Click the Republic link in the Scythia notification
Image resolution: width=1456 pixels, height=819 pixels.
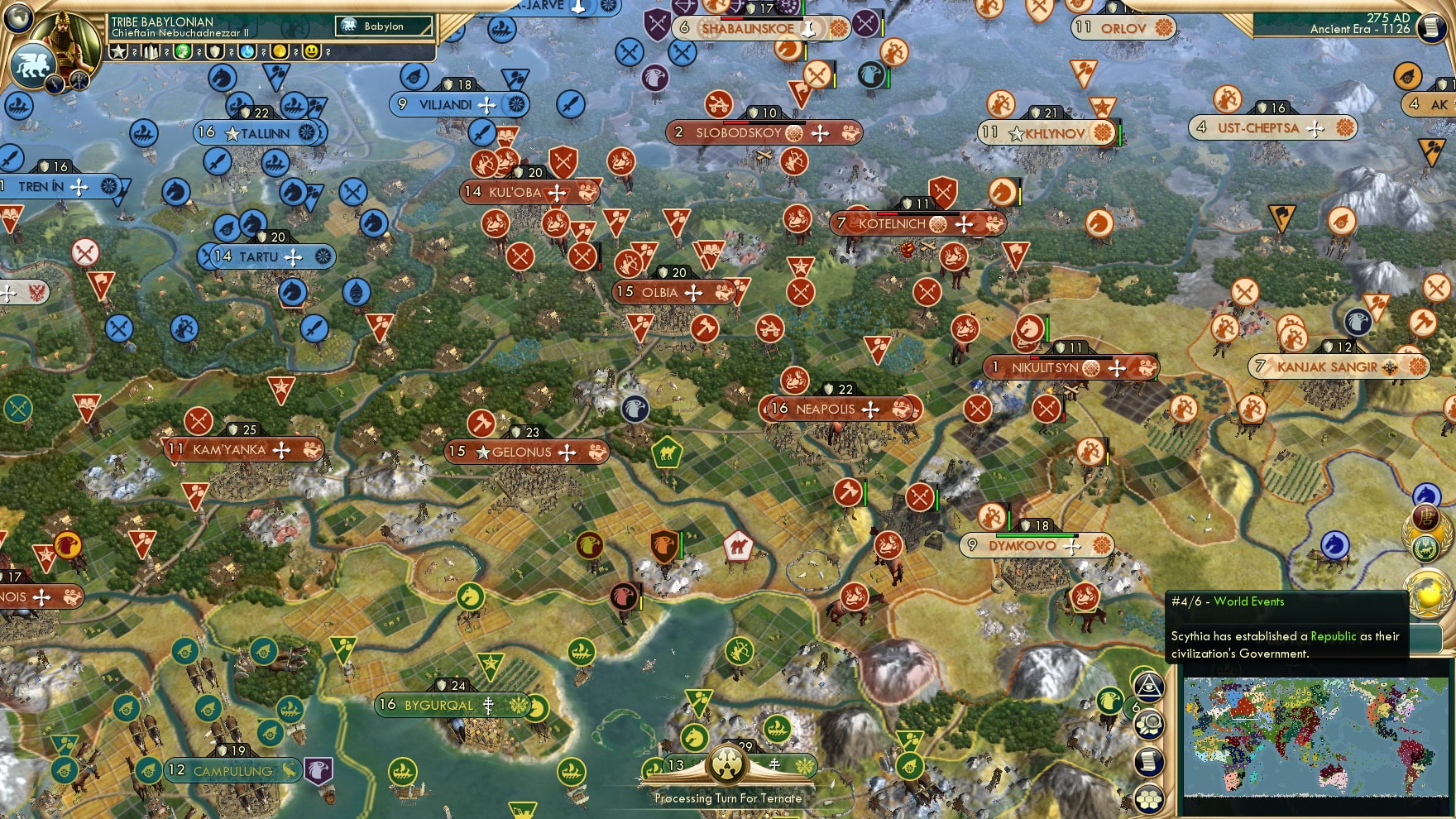[1334, 636]
